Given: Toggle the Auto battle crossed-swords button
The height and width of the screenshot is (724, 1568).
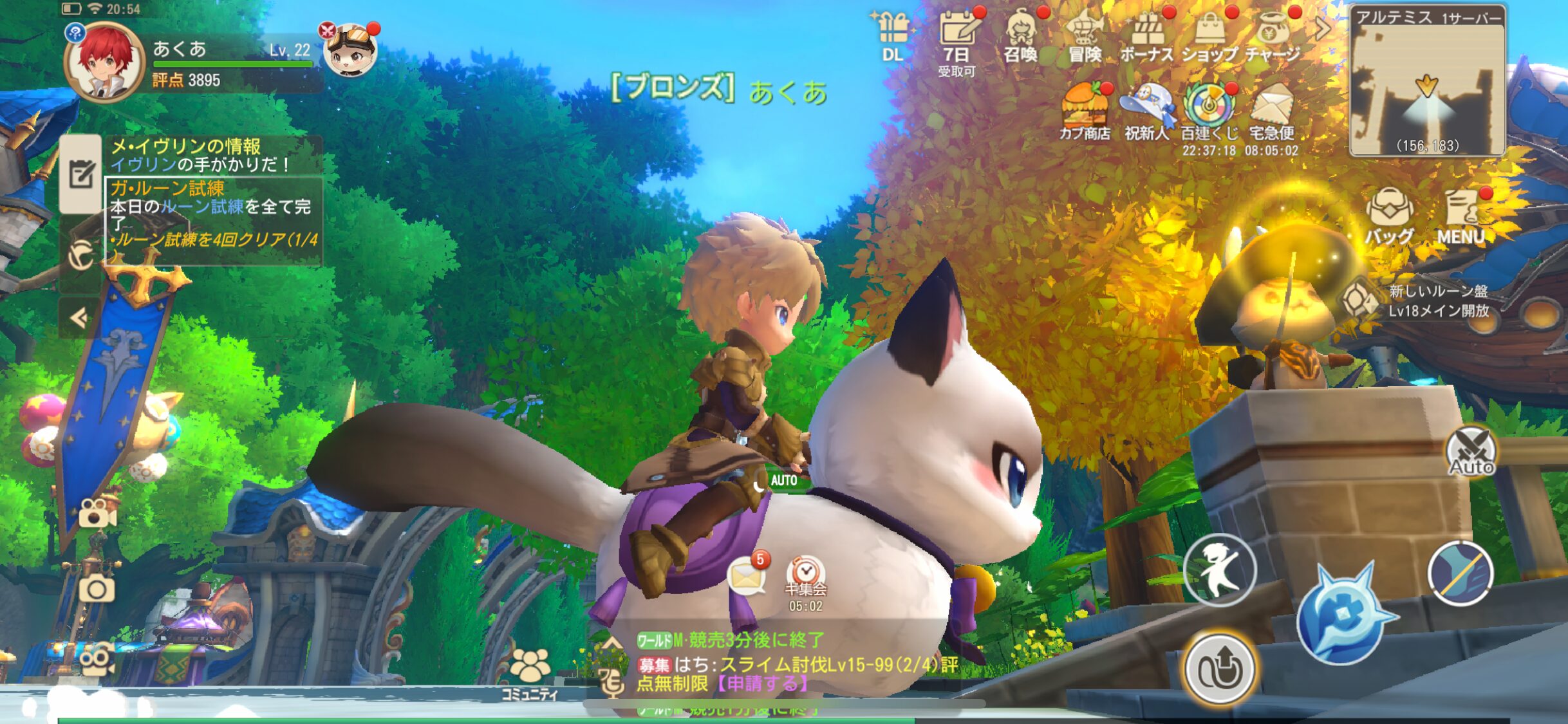Looking at the screenshot, I should pyautogui.click(x=1471, y=451).
